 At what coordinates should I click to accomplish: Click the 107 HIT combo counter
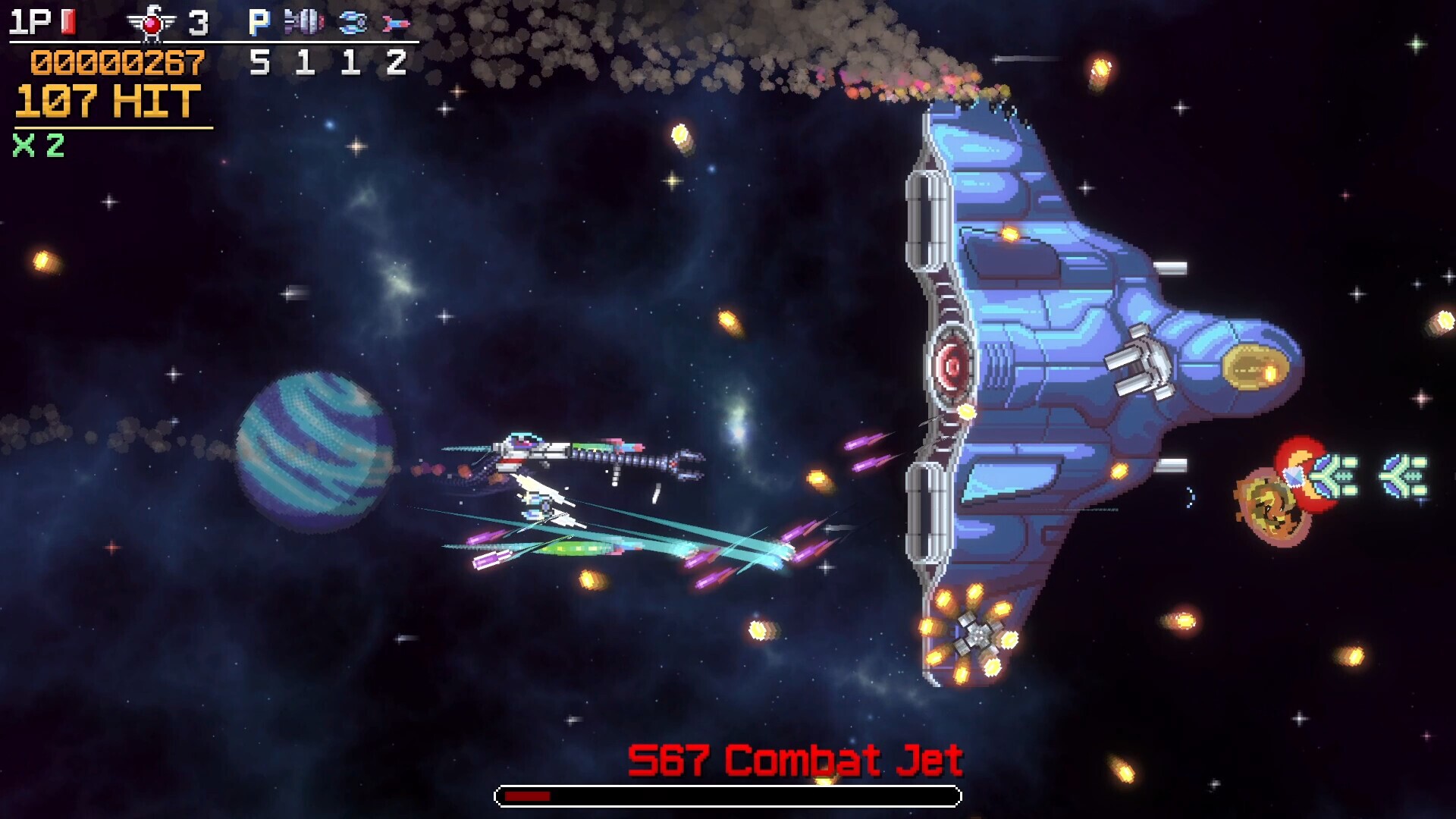click(106, 99)
